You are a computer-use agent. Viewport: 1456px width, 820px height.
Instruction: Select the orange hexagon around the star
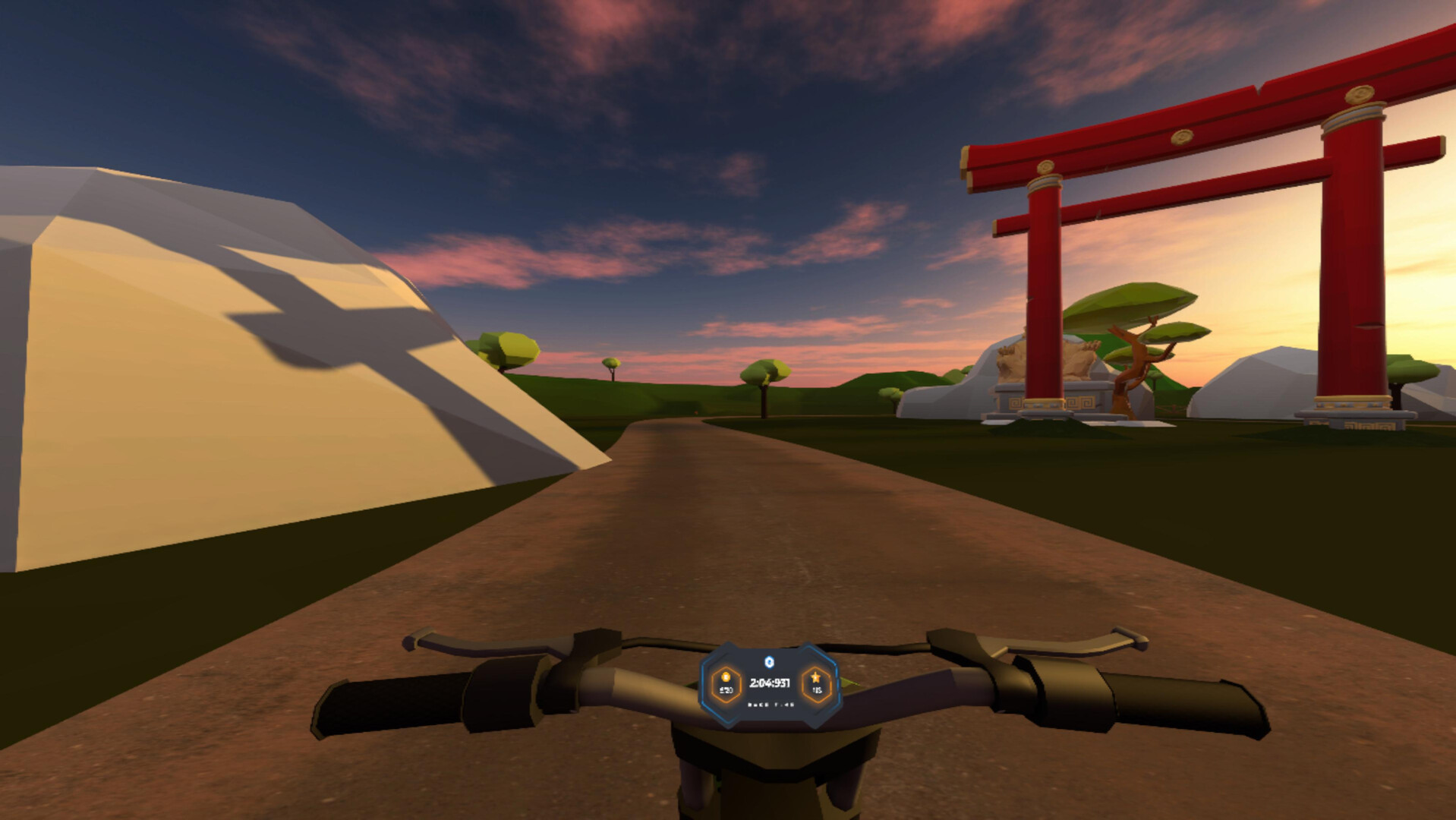[x=816, y=685]
